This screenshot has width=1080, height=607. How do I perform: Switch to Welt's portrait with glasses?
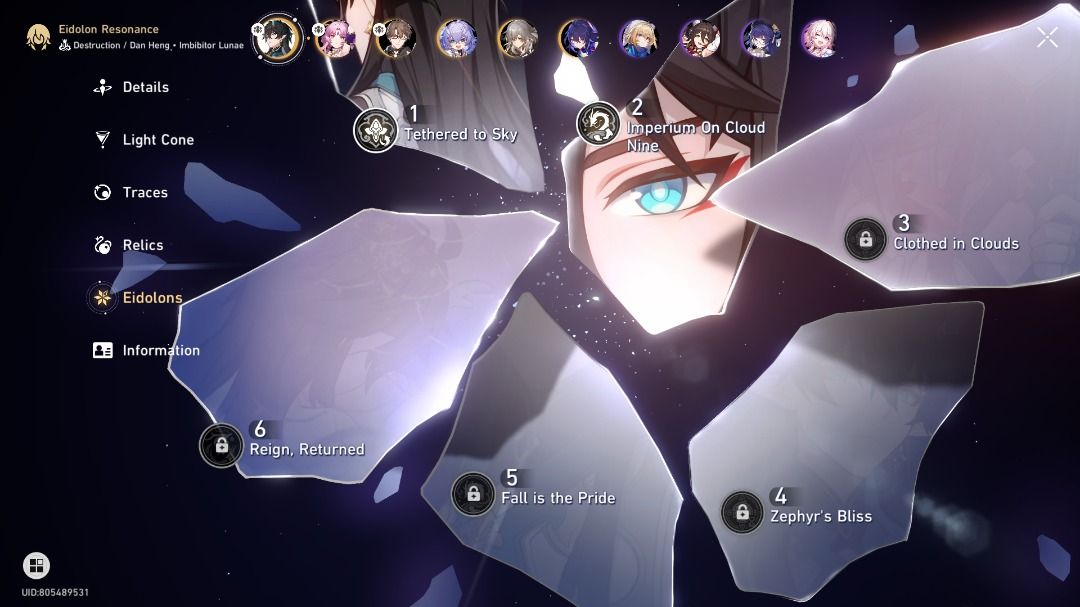[397, 39]
